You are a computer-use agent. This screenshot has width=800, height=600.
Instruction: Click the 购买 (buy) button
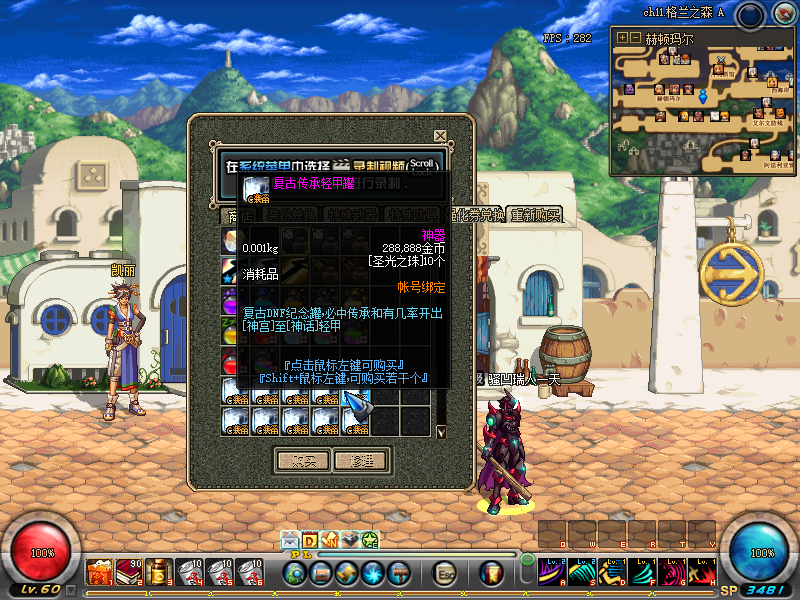[302, 460]
